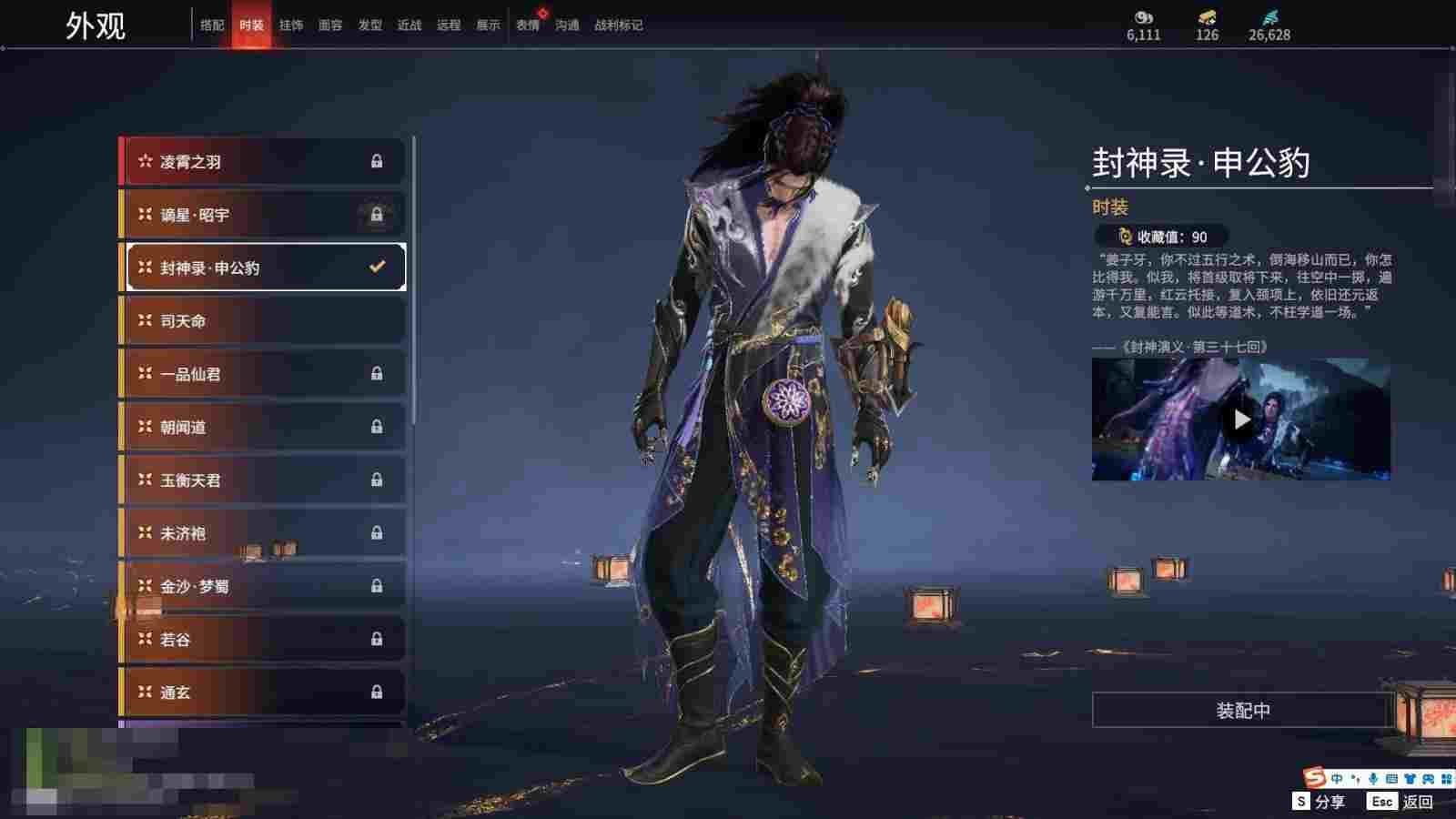Click the Sogou input method logo

1314,778
